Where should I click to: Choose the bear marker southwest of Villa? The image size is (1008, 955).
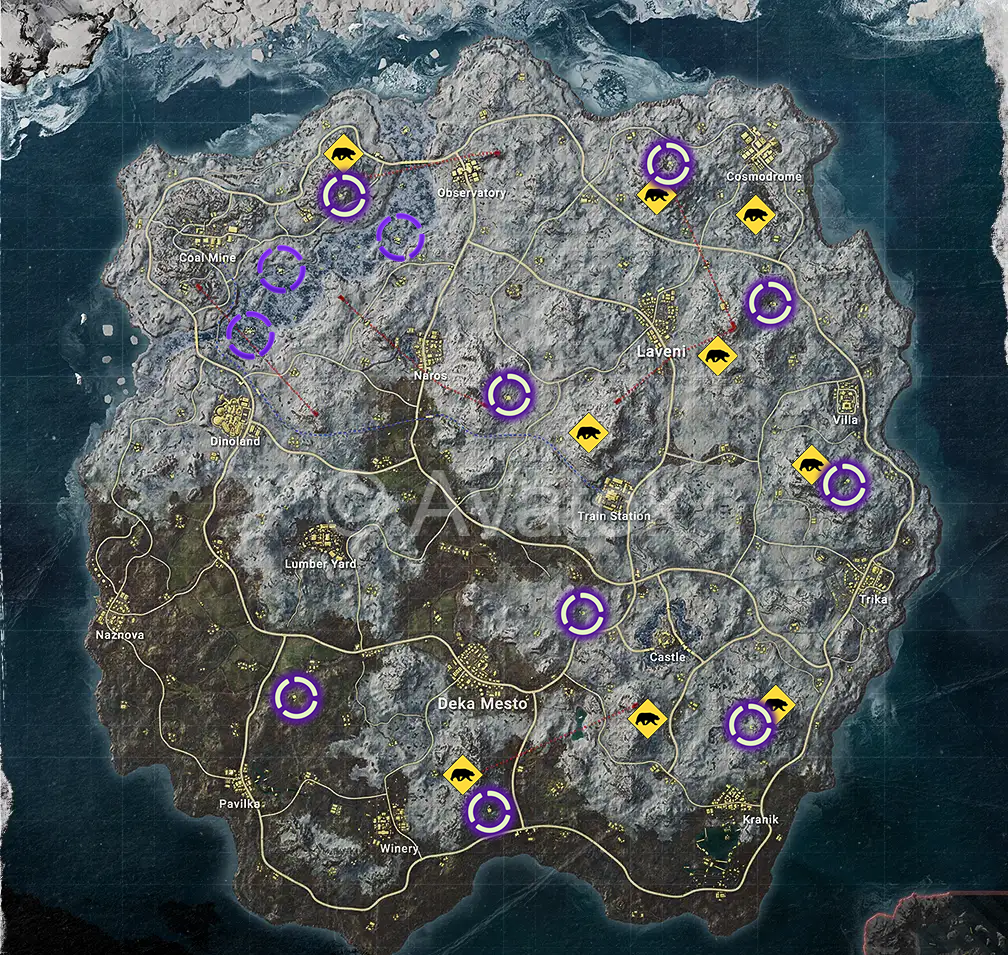[810, 465]
